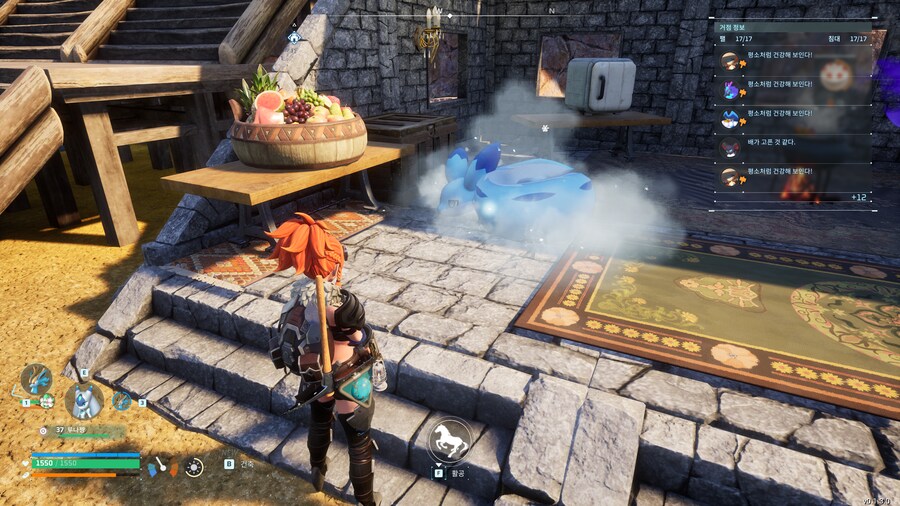900x506 pixels.
Task: Click the active white fox Pal portrait
Action: (84, 400)
